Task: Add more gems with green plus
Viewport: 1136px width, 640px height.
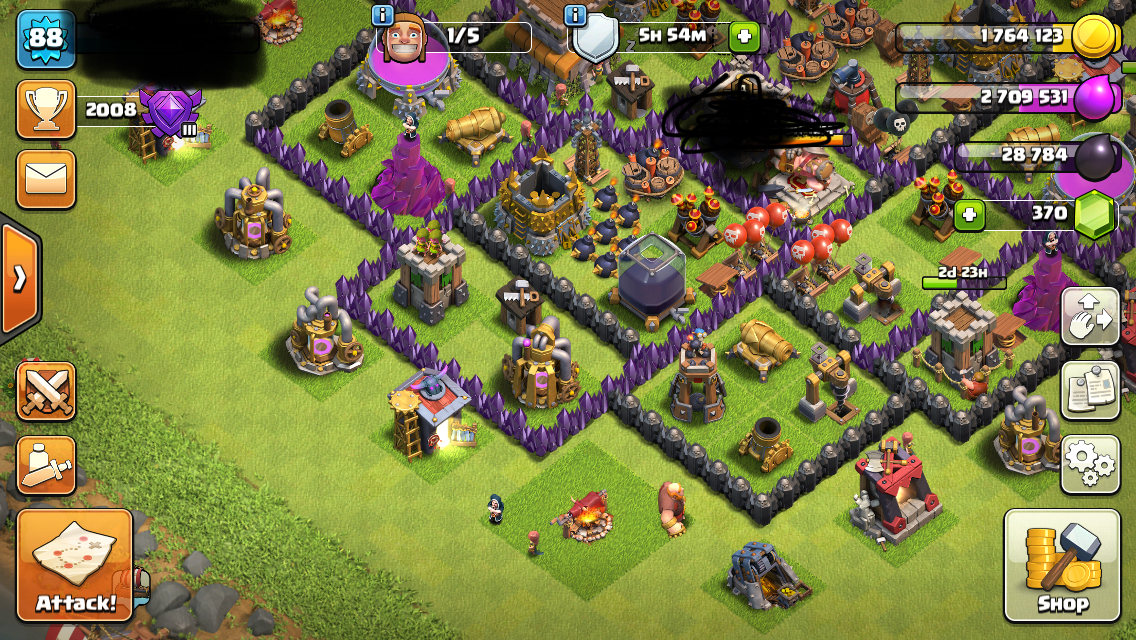Action: pos(968,214)
